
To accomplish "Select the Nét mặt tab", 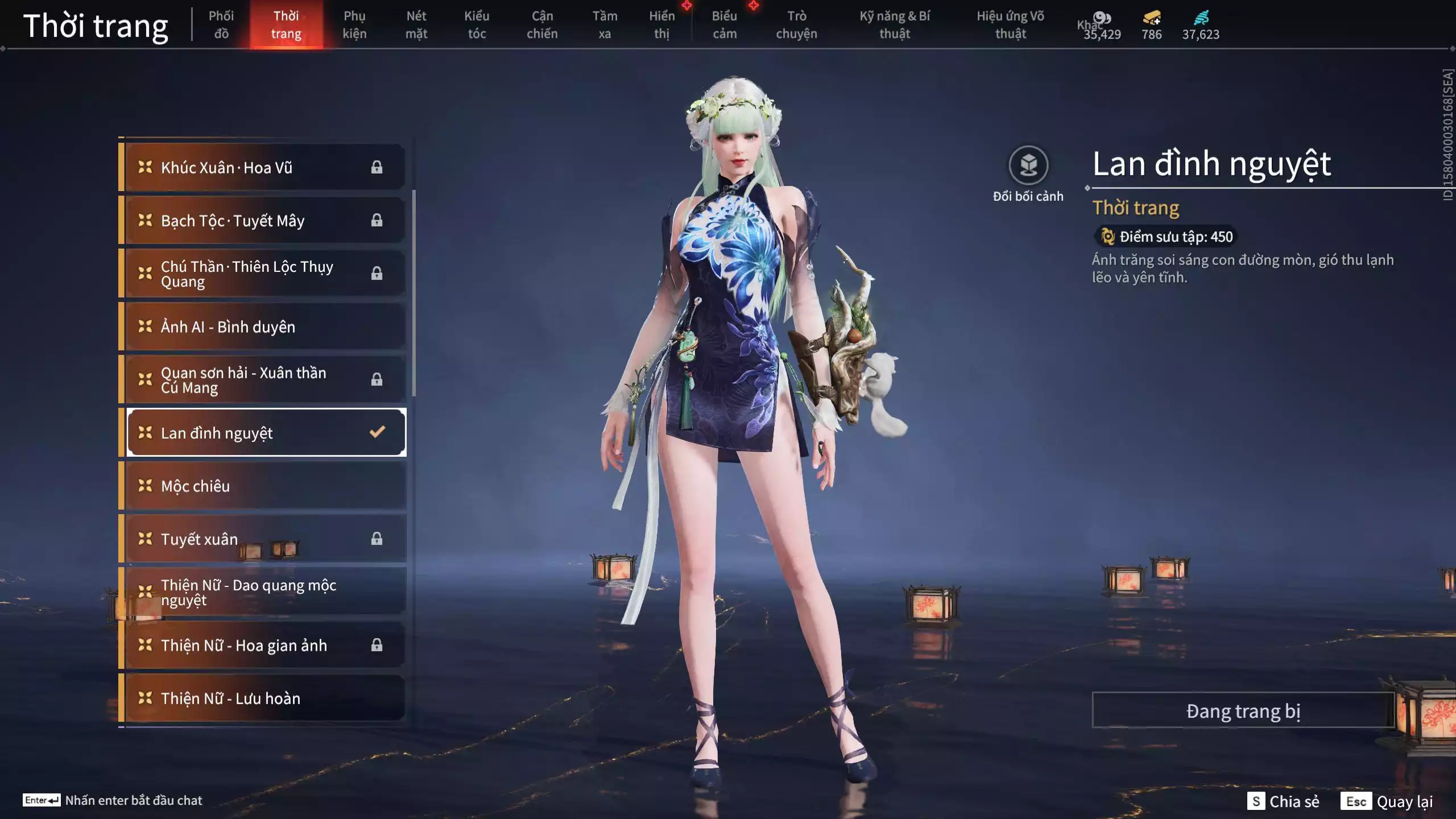I will point(416,25).
